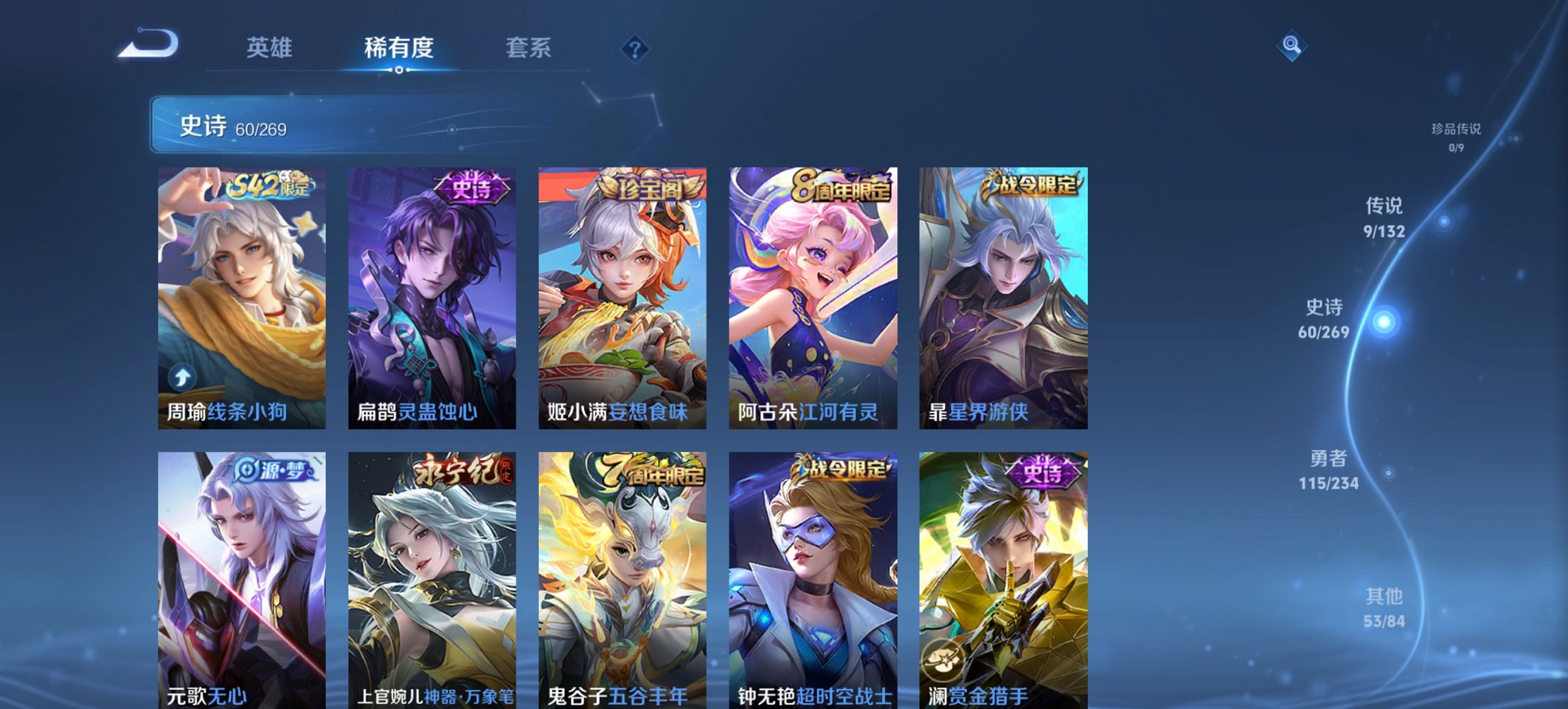Screen dimensions: 1568x709
Task: Switch to the 英雄 tab
Action: [272, 48]
